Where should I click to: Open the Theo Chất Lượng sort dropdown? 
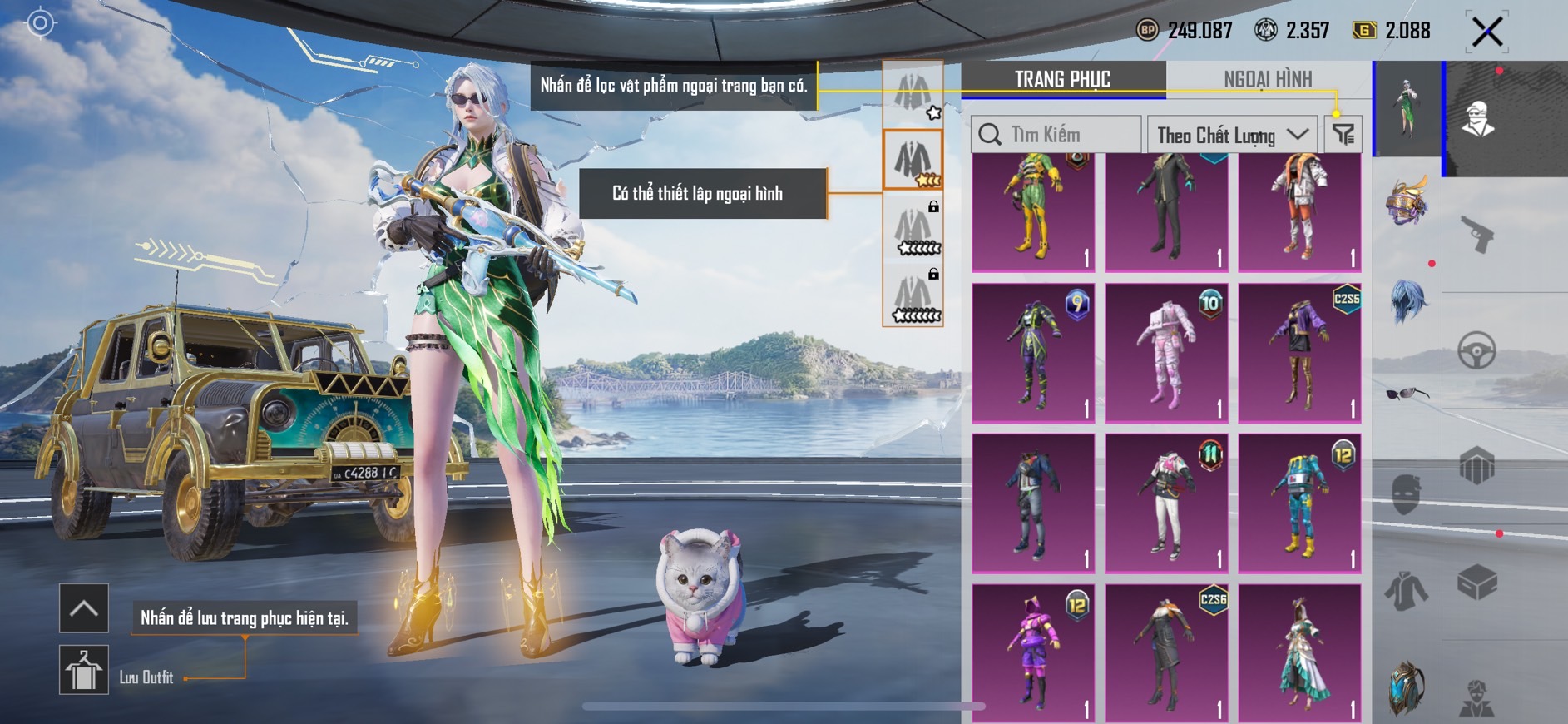tap(1231, 135)
